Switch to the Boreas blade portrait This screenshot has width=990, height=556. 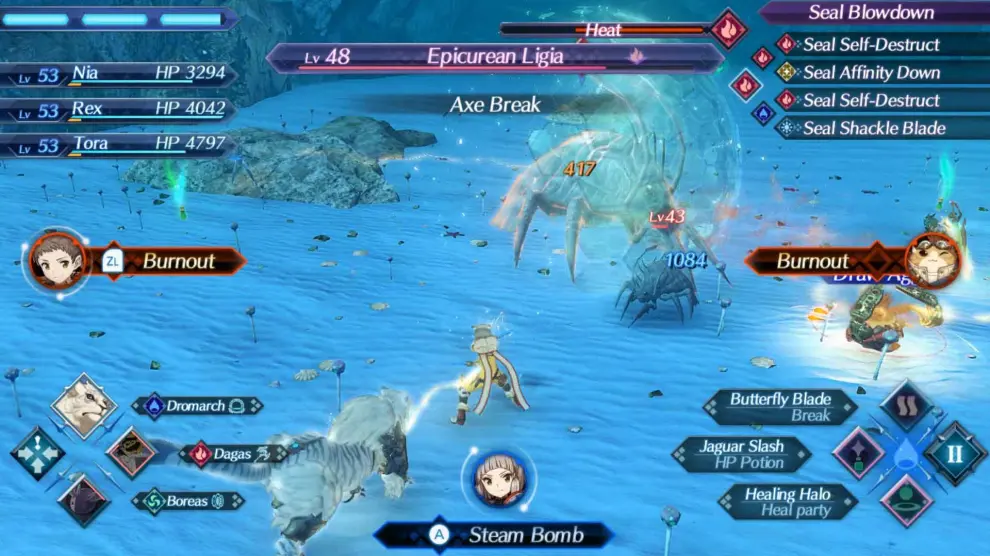pyautogui.click(x=84, y=499)
